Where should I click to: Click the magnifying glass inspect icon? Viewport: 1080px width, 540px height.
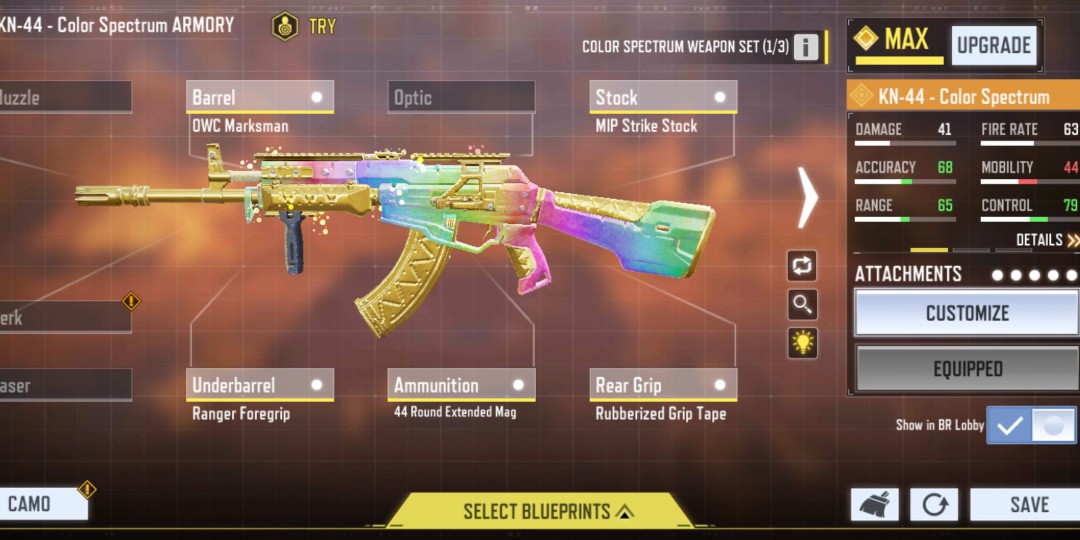pos(802,304)
